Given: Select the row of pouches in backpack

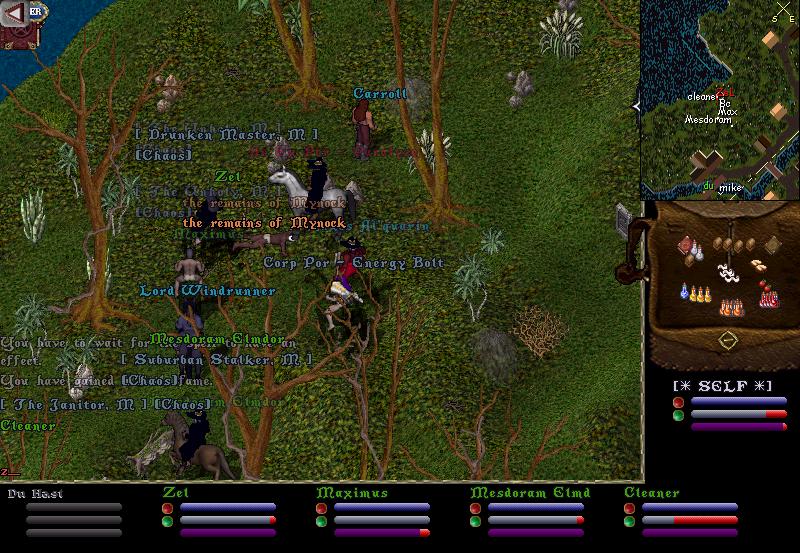Looking at the screenshot, I should click(x=735, y=245).
